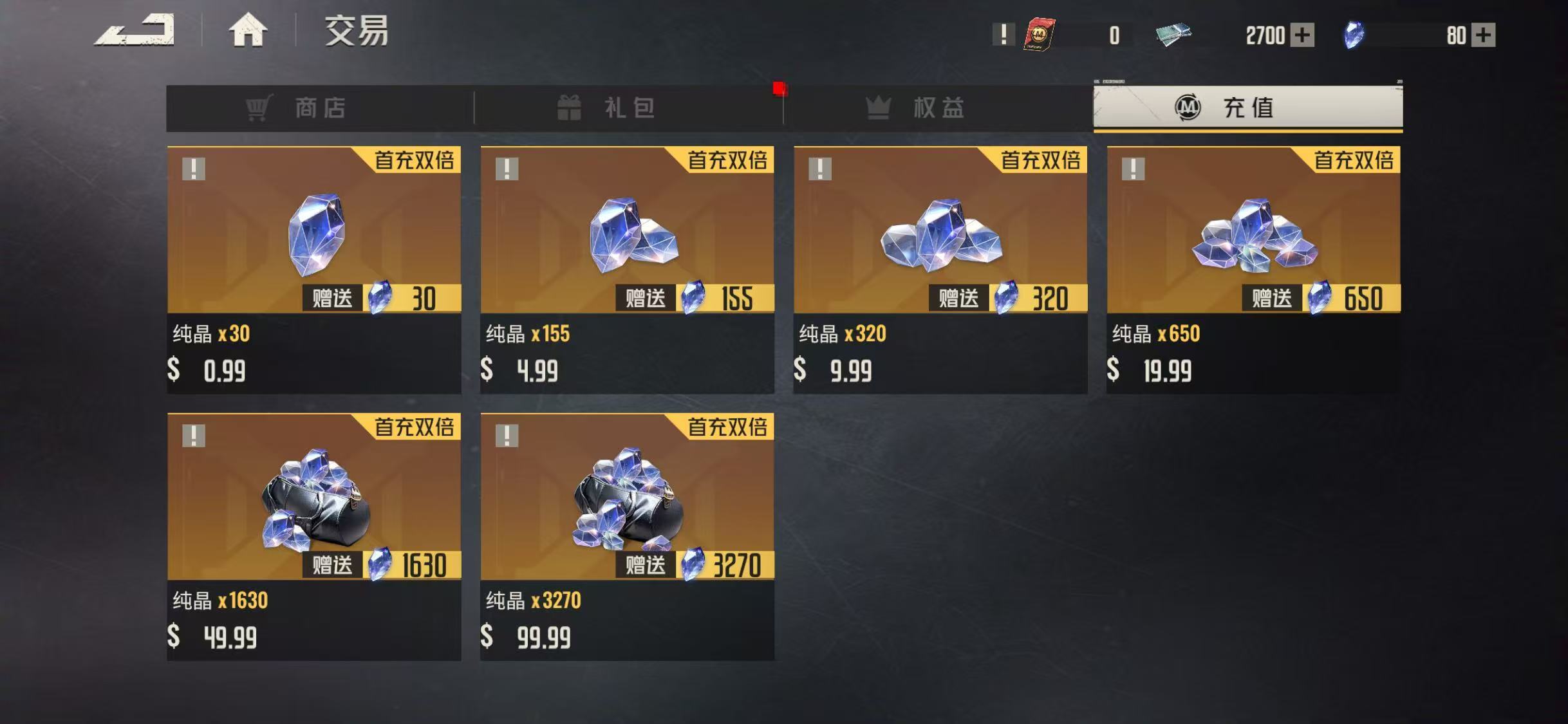Purchase the 纯晶 x155 pack for $4.99
The height and width of the screenshot is (724, 1568).
(x=627, y=269)
